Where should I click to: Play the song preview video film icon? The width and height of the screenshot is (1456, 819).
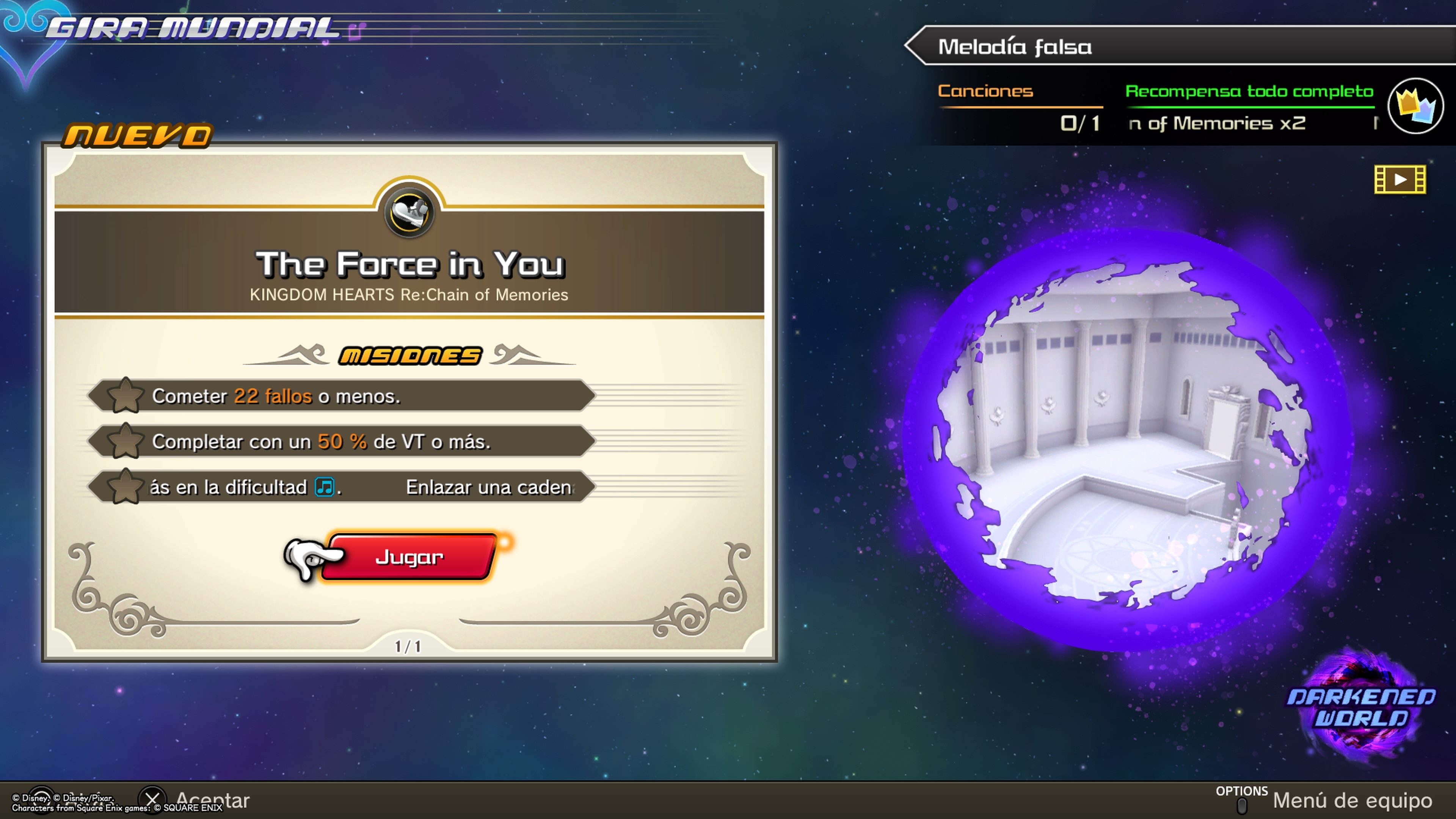pyautogui.click(x=1400, y=179)
